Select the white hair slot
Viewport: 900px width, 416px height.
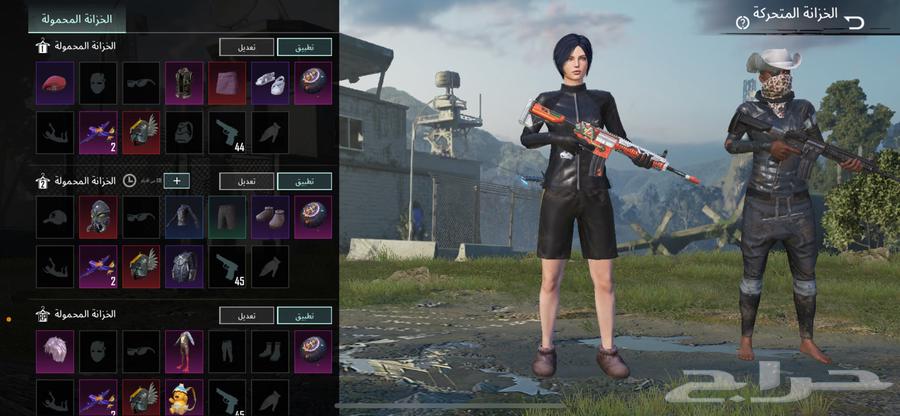pos(55,351)
